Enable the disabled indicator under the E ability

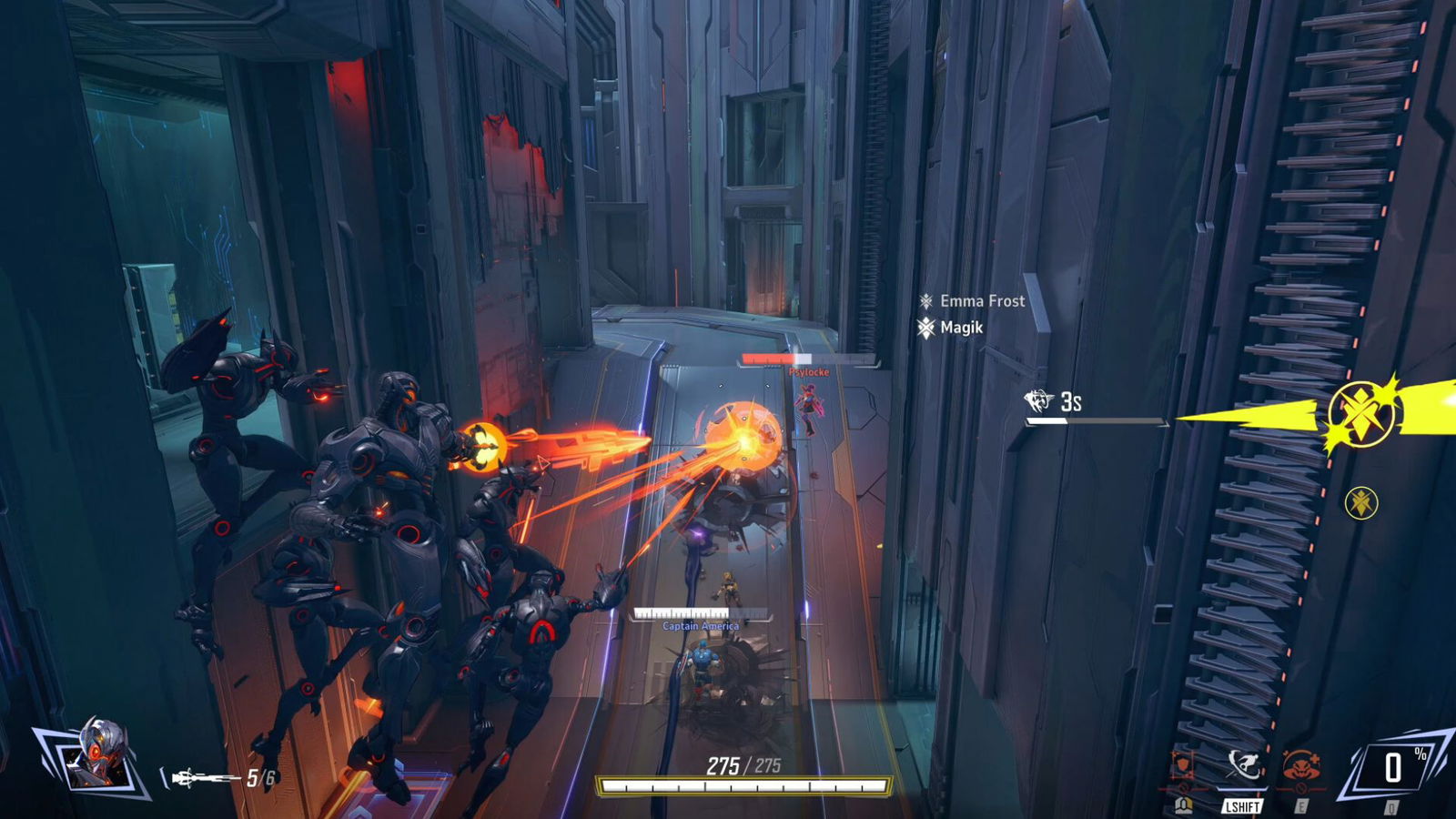(x=1303, y=788)
